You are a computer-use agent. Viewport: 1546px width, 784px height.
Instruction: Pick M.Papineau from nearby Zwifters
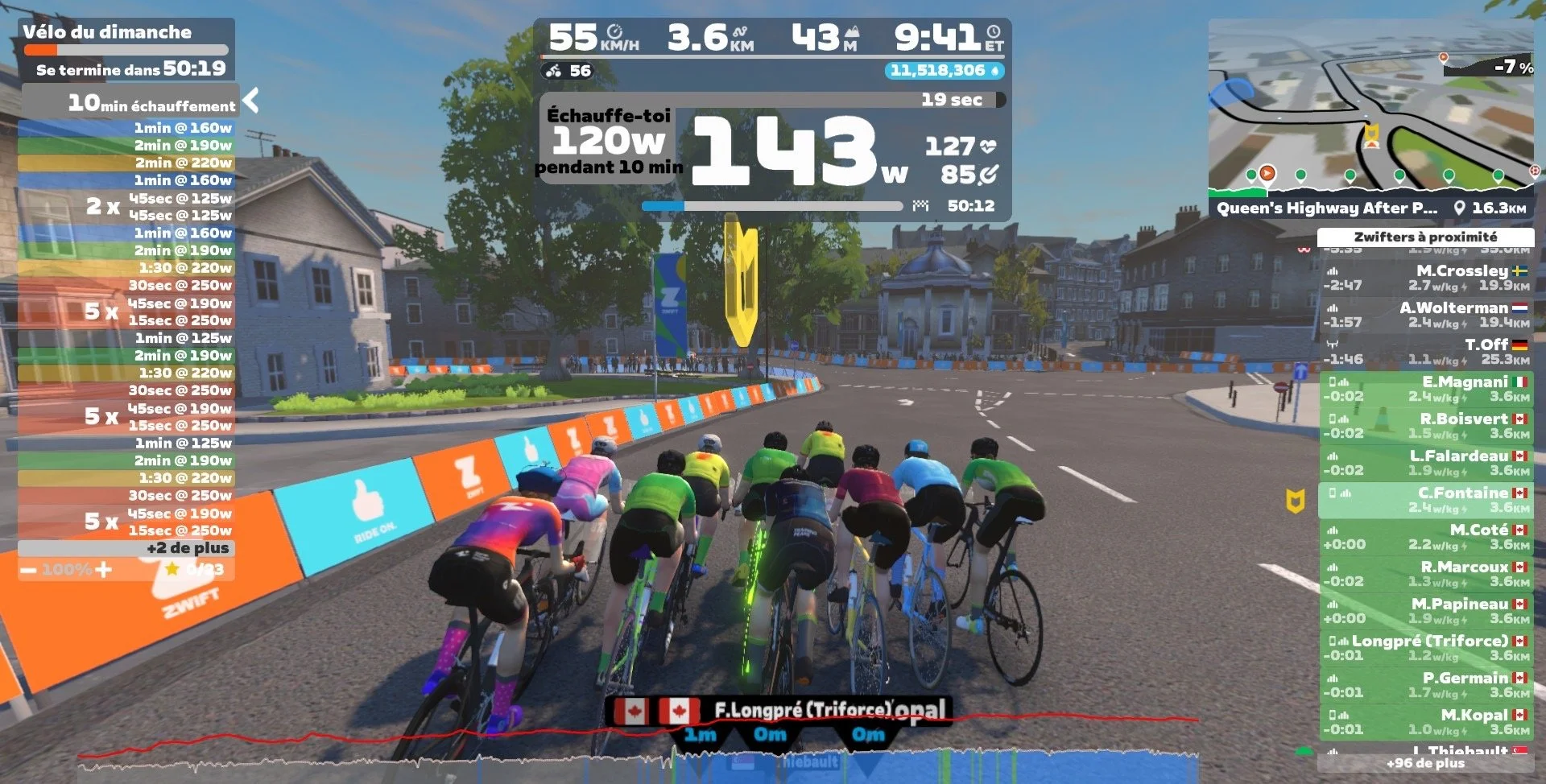tap(1425, 611)
